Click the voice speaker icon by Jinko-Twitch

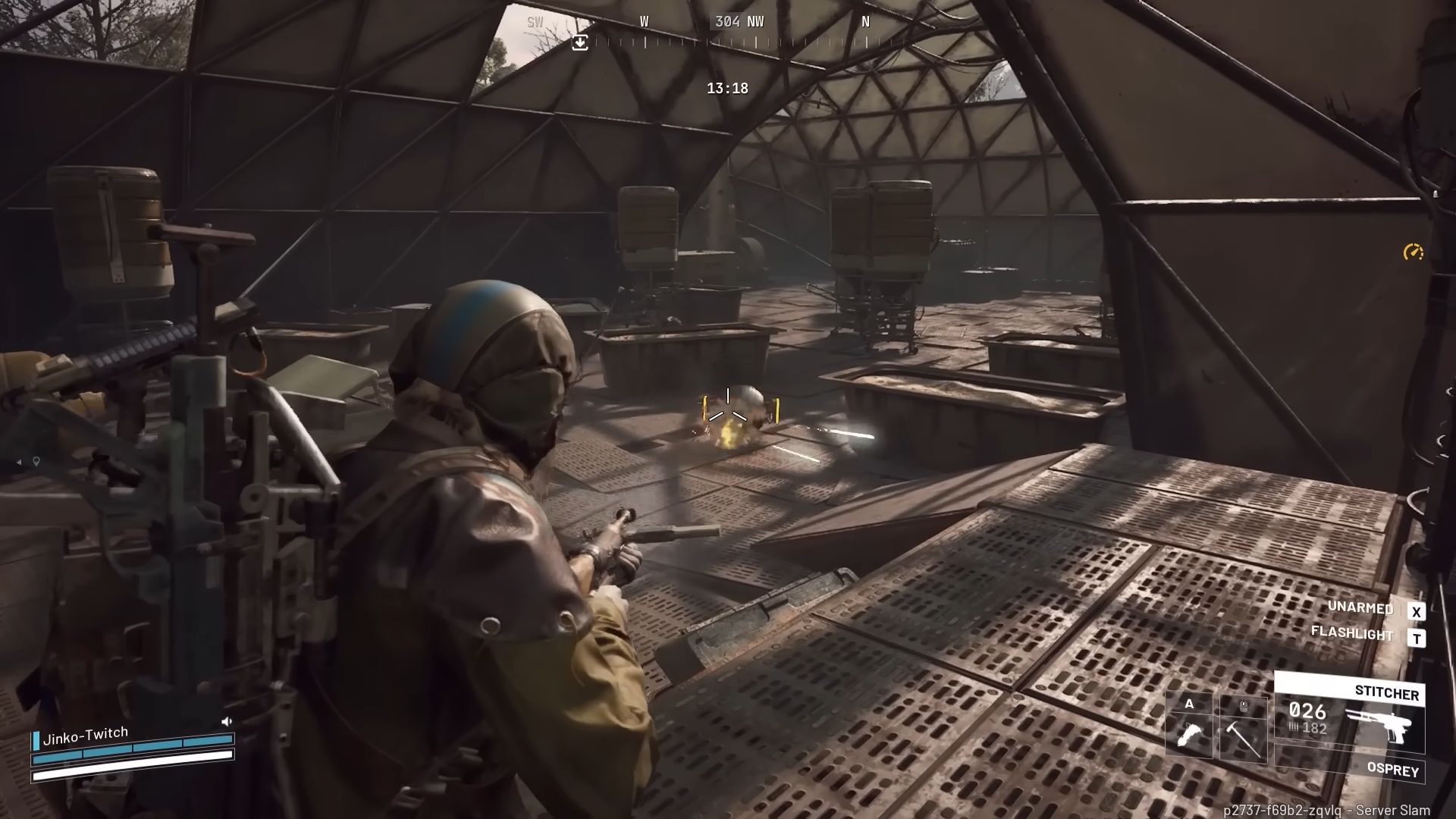coord(226,721)
